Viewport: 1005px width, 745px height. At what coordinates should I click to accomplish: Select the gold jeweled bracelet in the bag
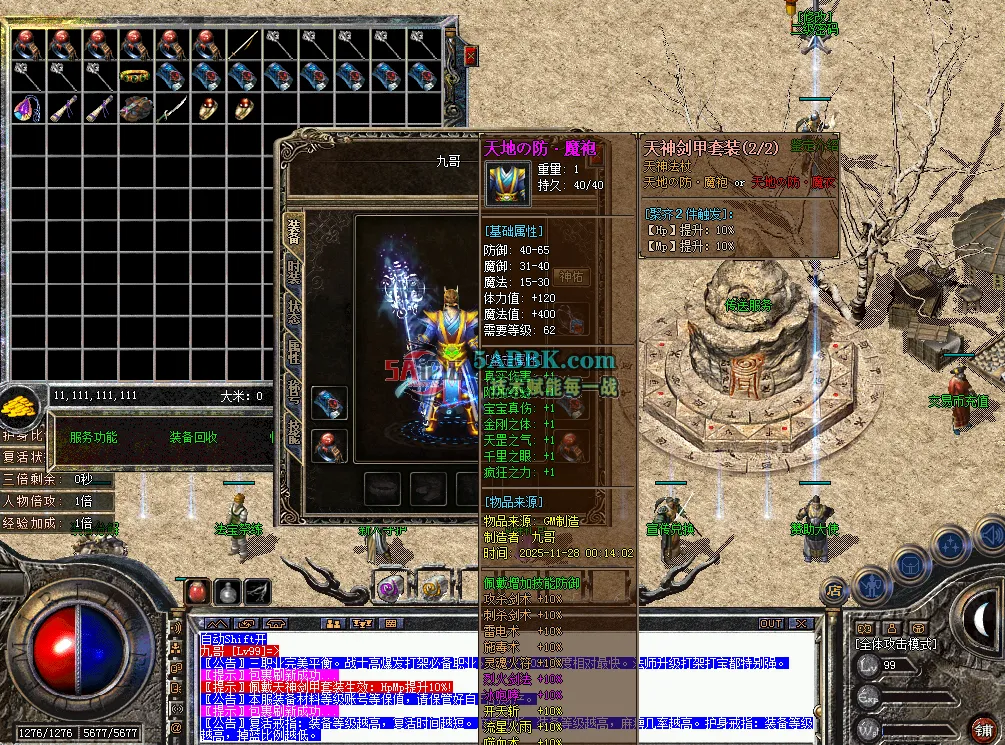pos(135,76)
